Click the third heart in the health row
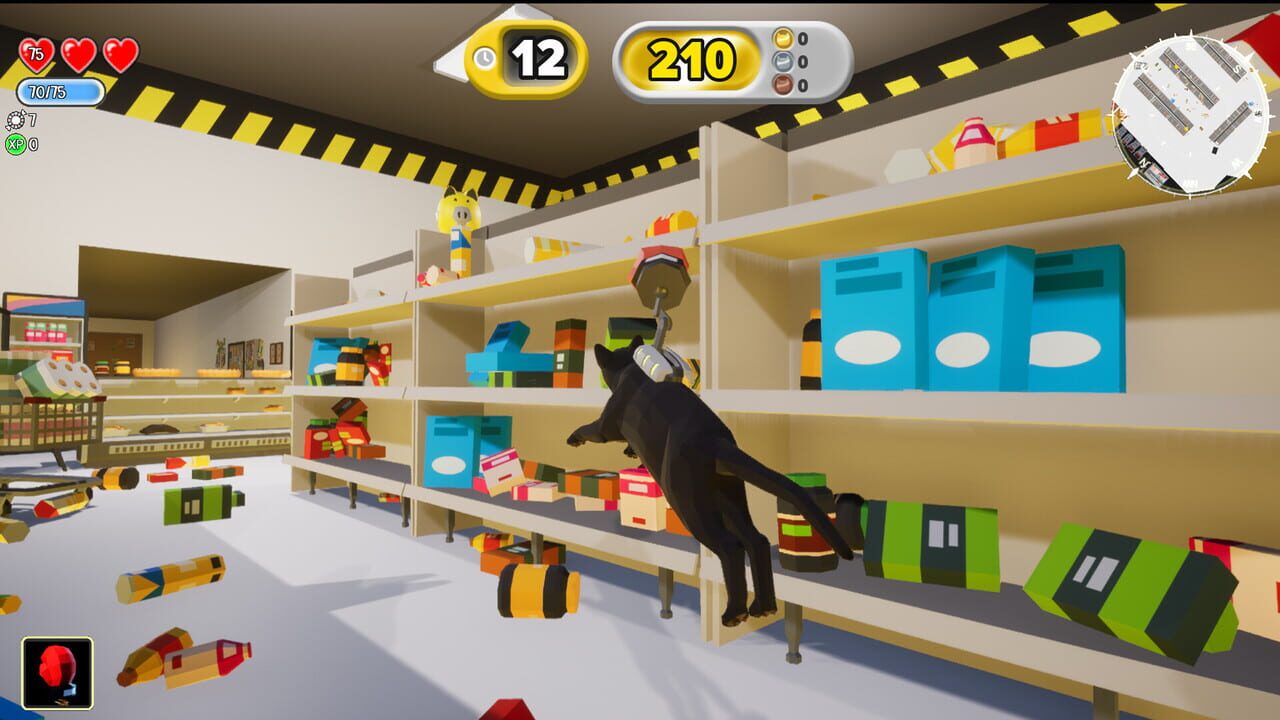The image size is (1280, 720). 120,54
